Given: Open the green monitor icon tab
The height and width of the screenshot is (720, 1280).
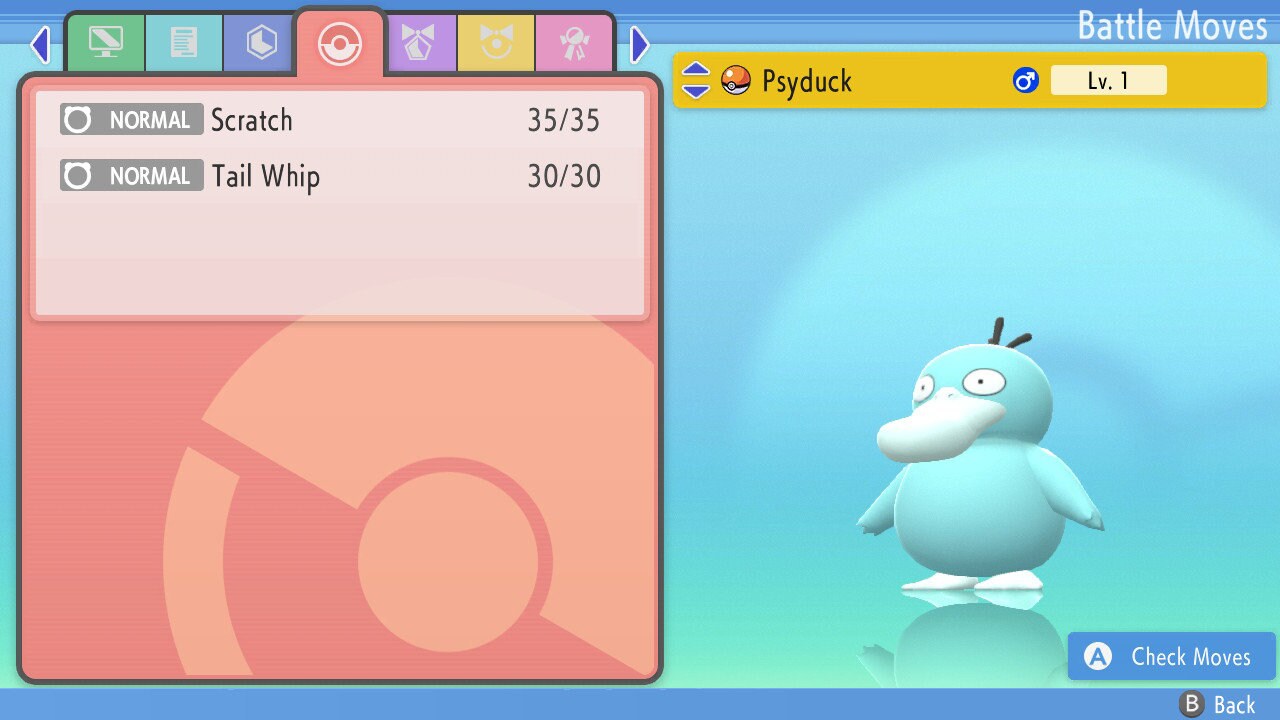Looking at the screenshot, I should point(105,43).
